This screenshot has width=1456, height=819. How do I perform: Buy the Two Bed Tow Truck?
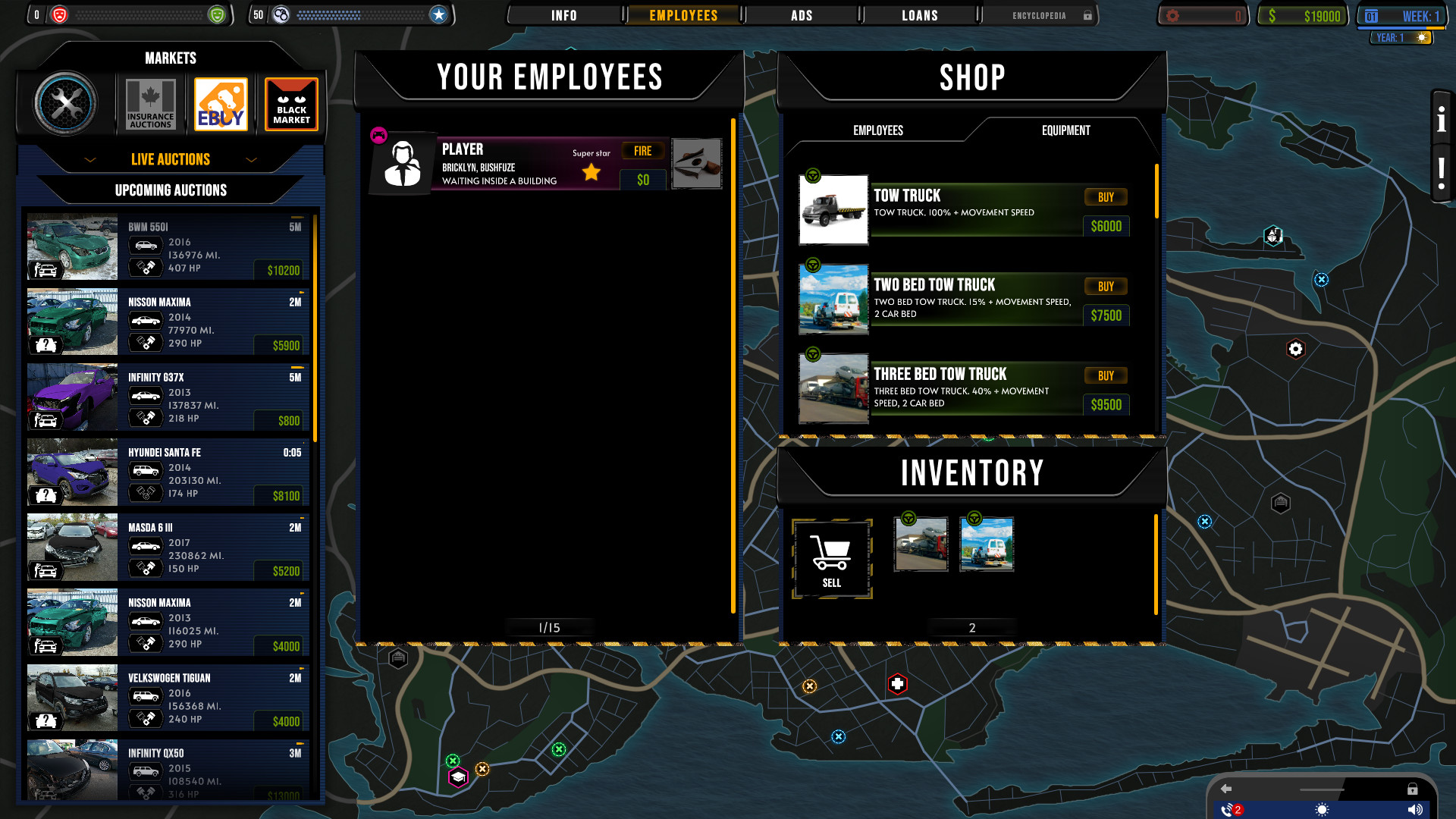tap(1106, 287)
